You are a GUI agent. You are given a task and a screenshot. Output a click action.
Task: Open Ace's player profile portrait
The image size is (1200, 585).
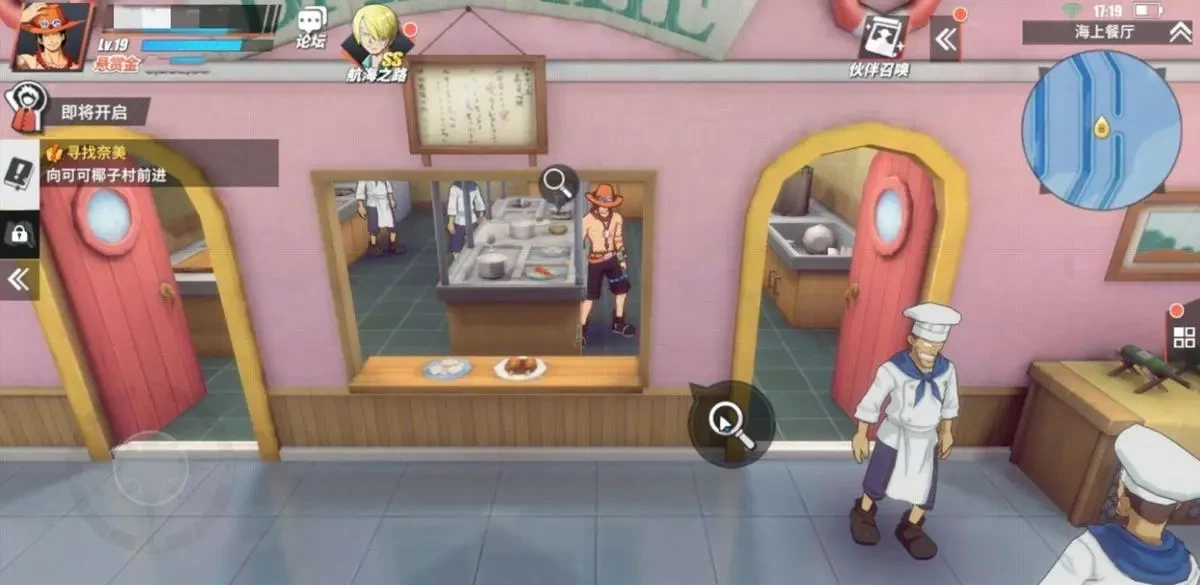(x=52, y=35)
